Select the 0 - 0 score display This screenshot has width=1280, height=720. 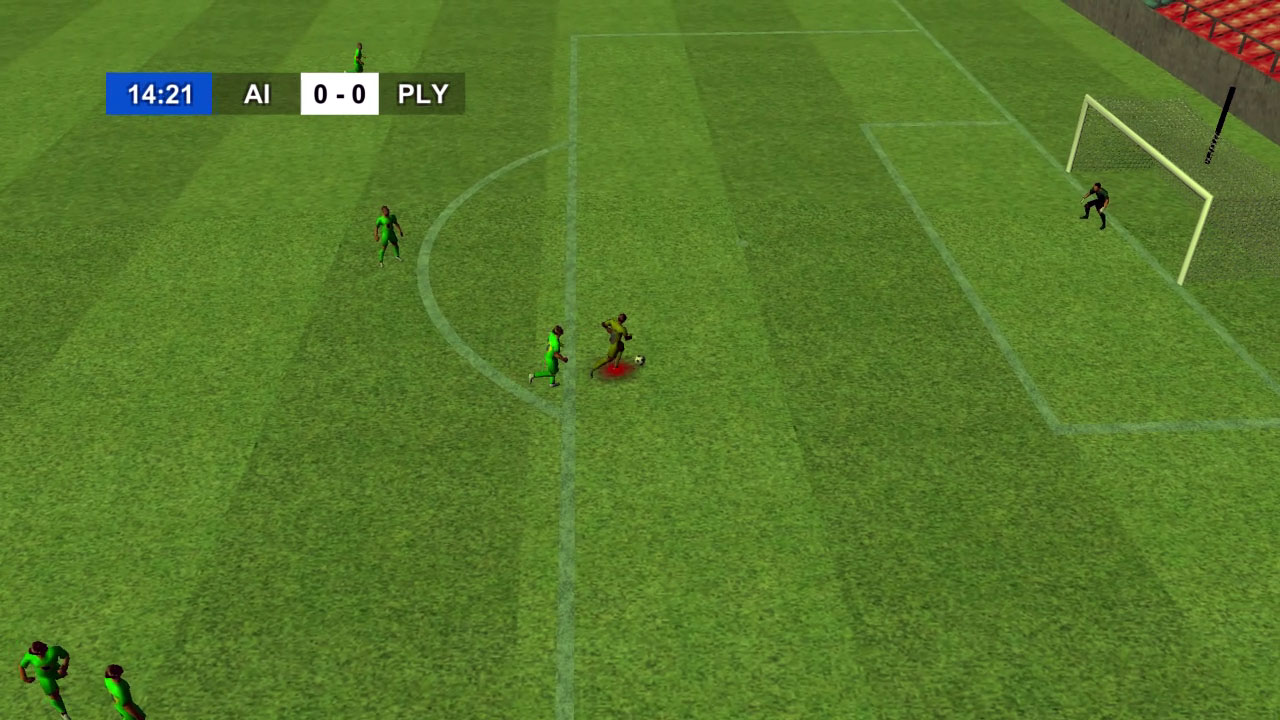[x=340, y=94]
